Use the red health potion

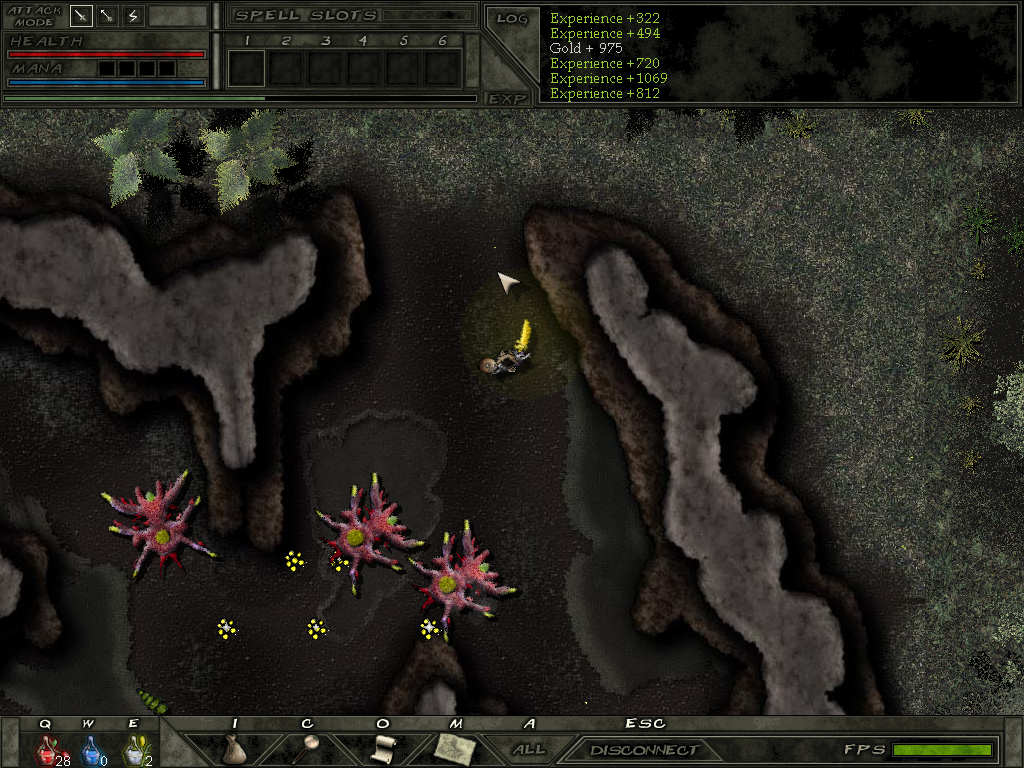[47, 749]
